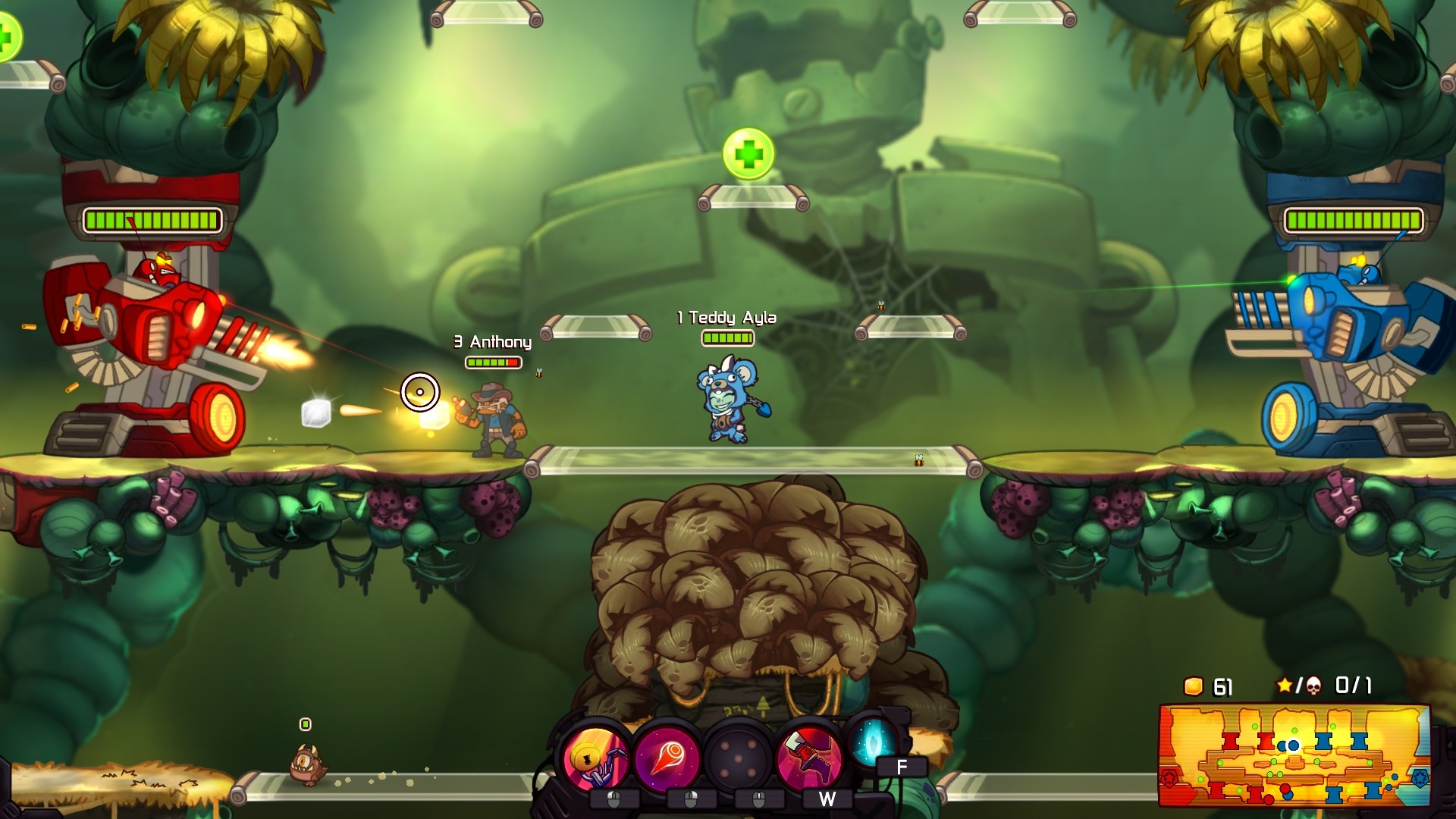Click Anthony's name label above the cowboy
1456x819 pixels.
pyautogui.click(x=492, y=342)
